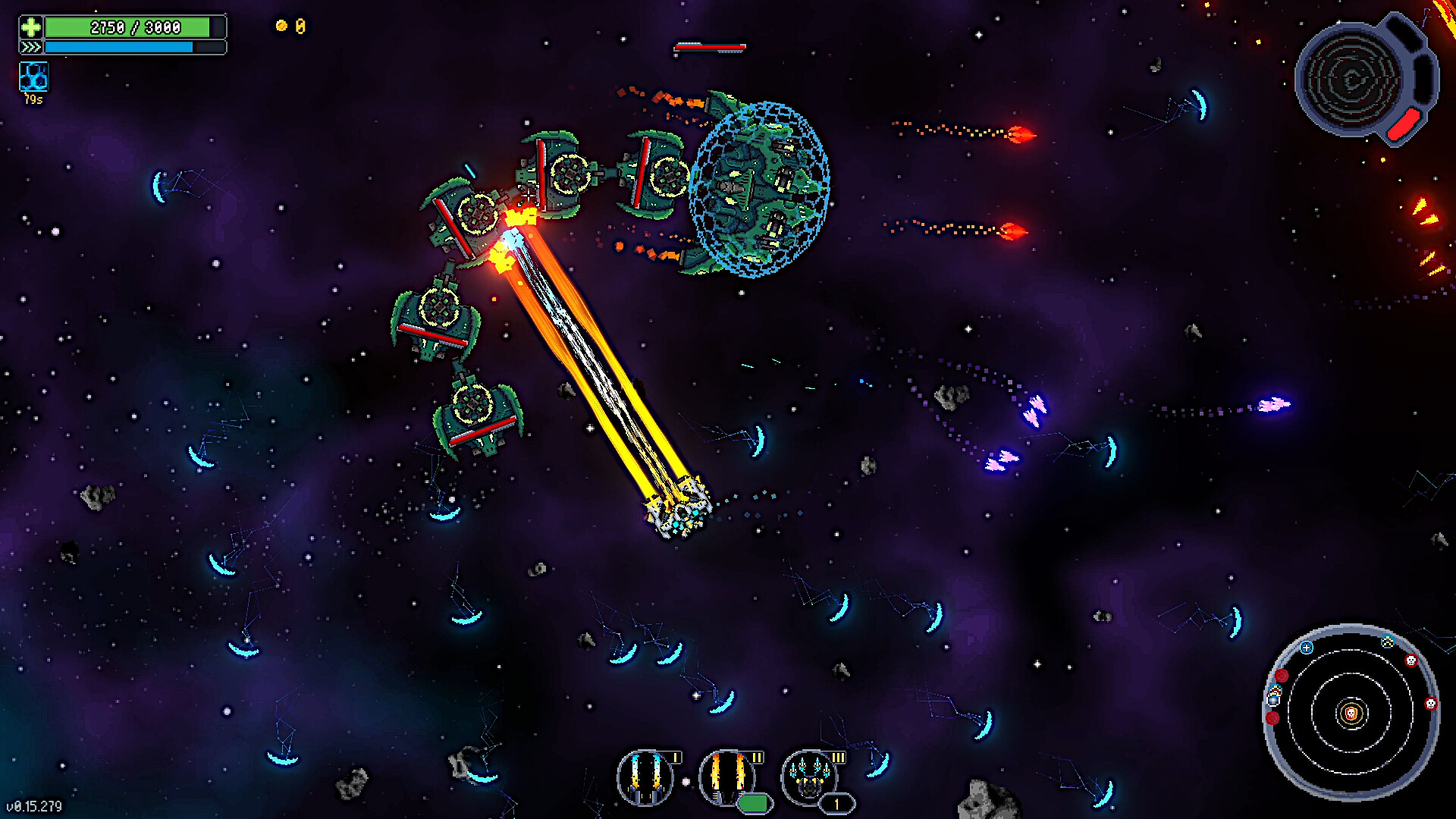Viewport: 1456px width, 819px height.
Task: Click the boost chevron indicator beside the blue bar
Action: [x=31, y=46]
